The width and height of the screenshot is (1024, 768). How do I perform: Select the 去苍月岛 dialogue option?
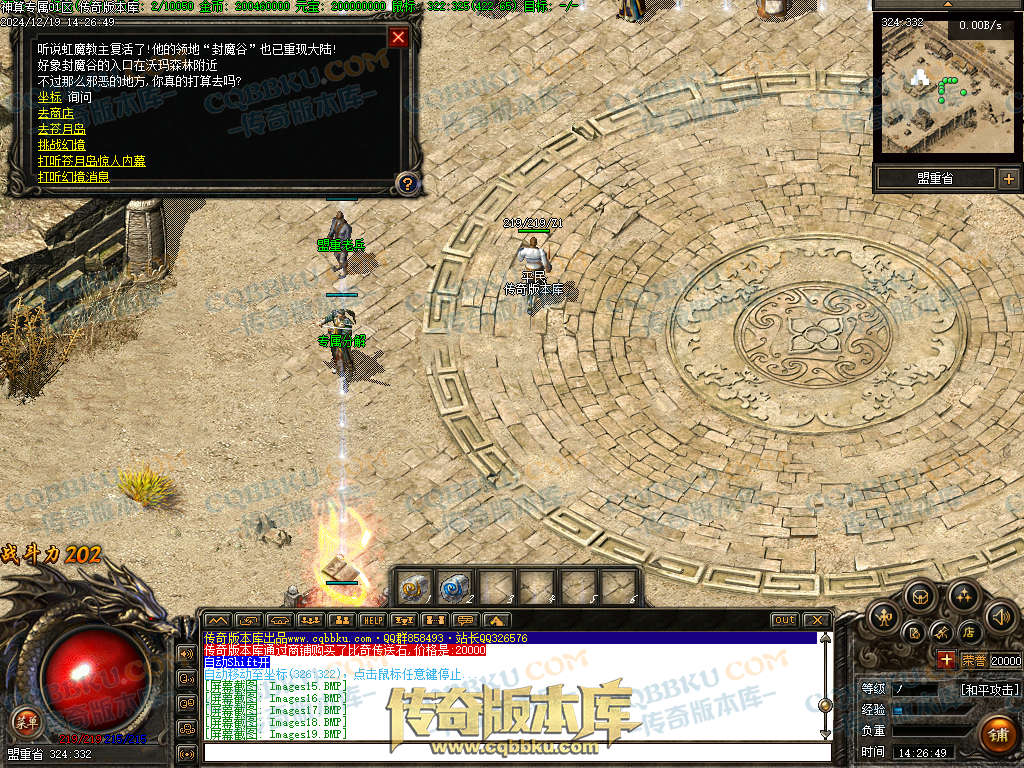62,129
